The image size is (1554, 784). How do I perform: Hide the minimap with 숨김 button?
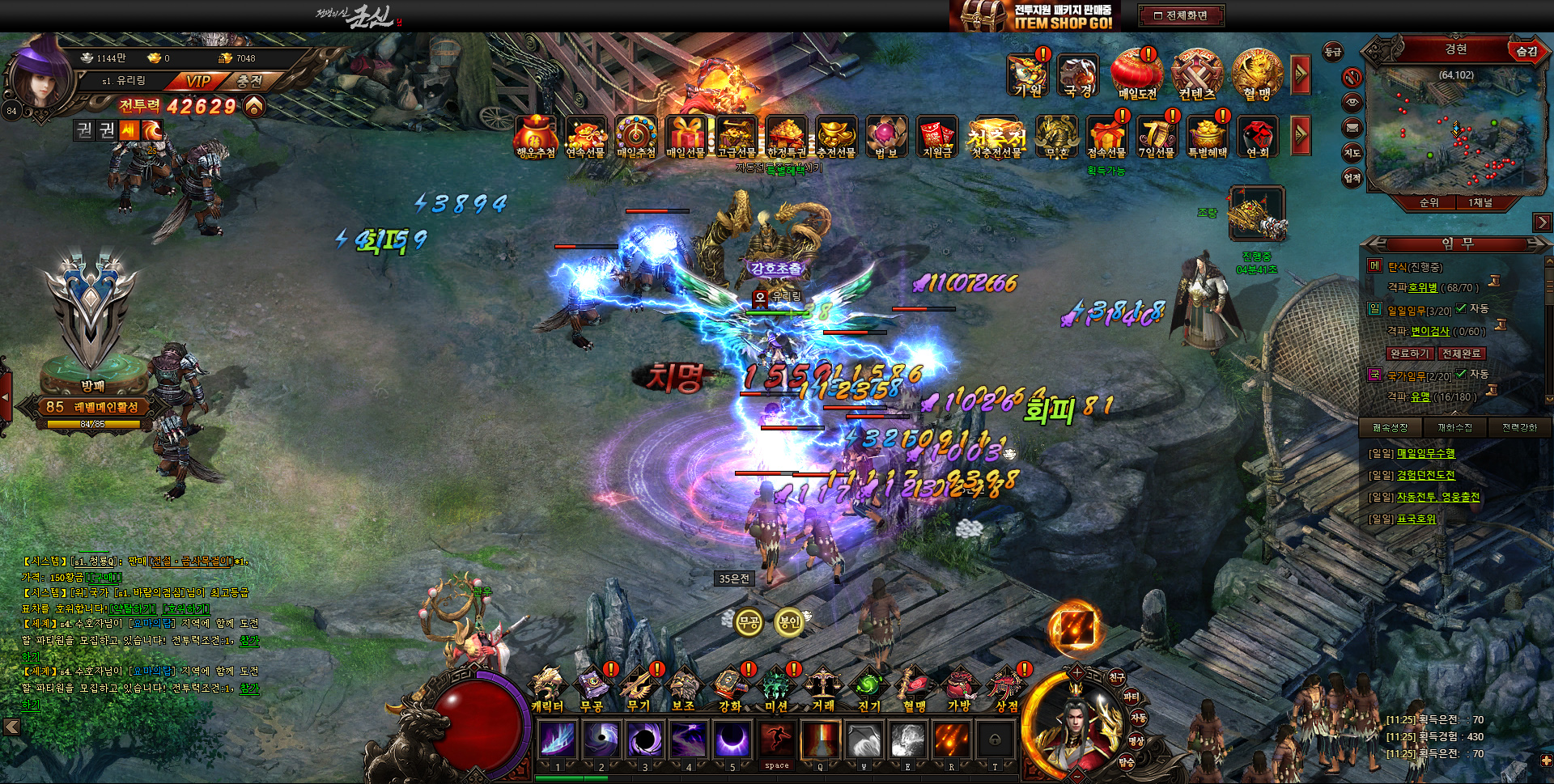(x=1526, y=51)
